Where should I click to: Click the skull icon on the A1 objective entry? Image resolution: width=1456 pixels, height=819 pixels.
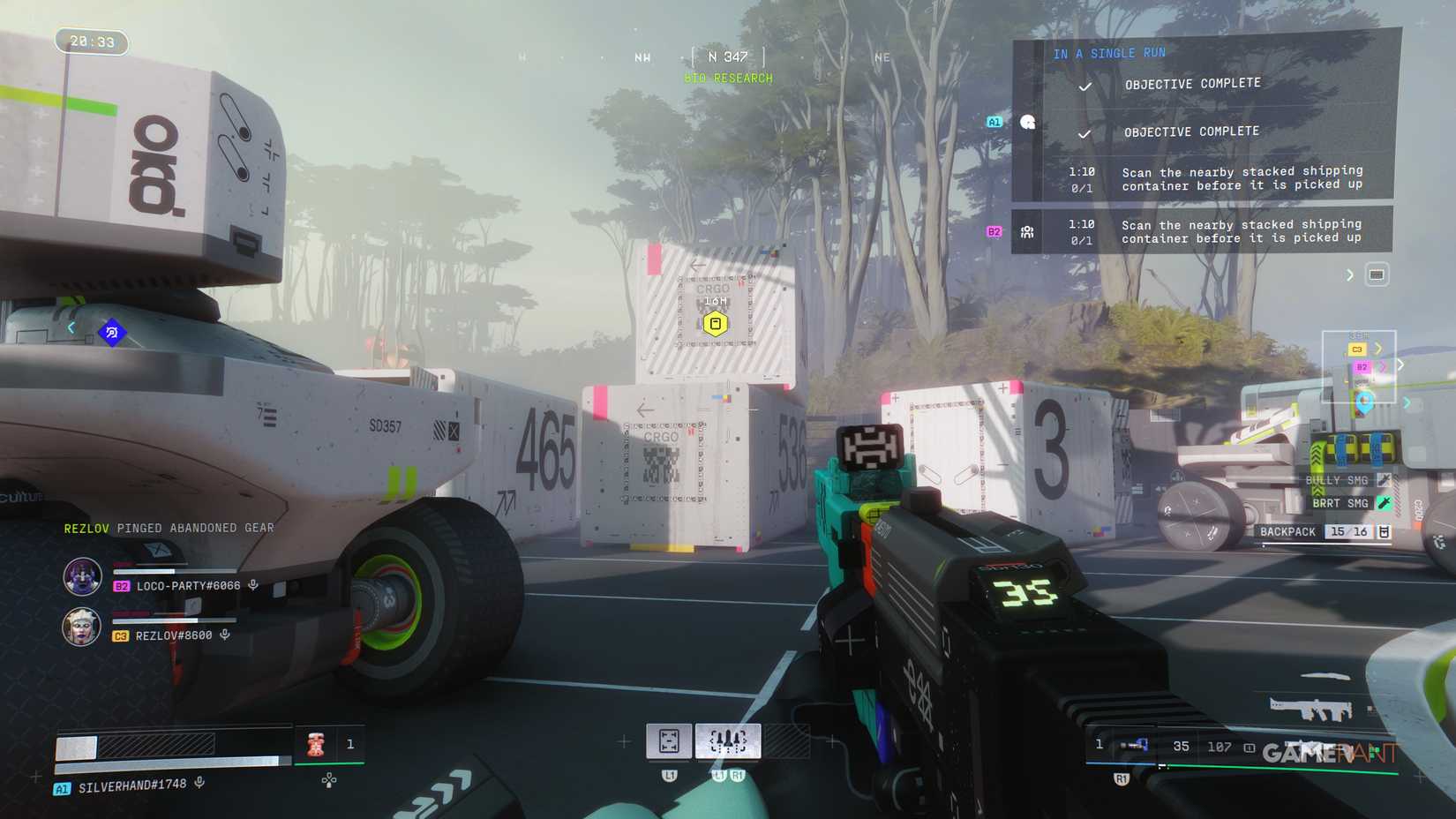point(1026,122)
